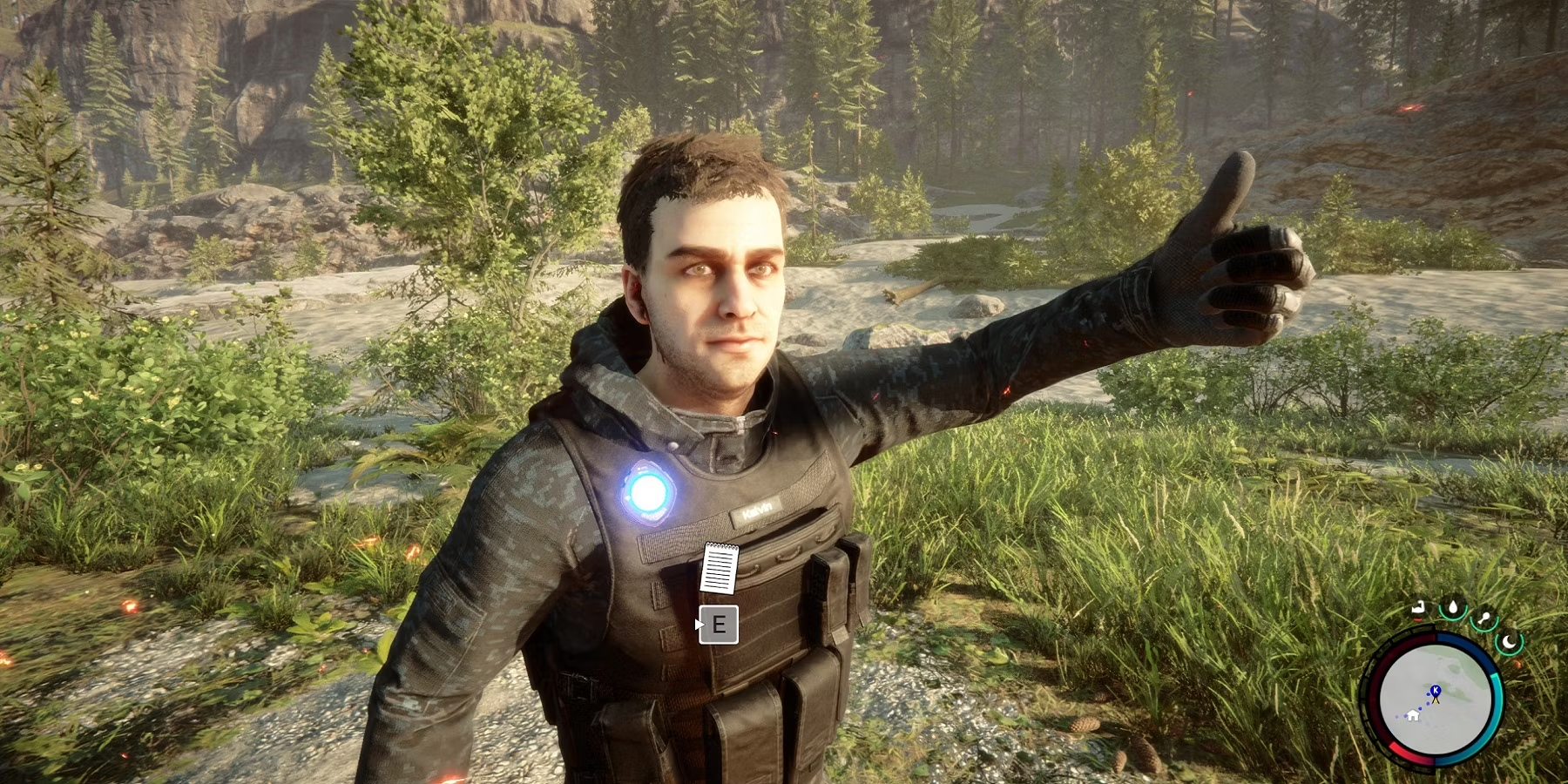Click Kelvin's K marker on the minimap

(1436, 691)
